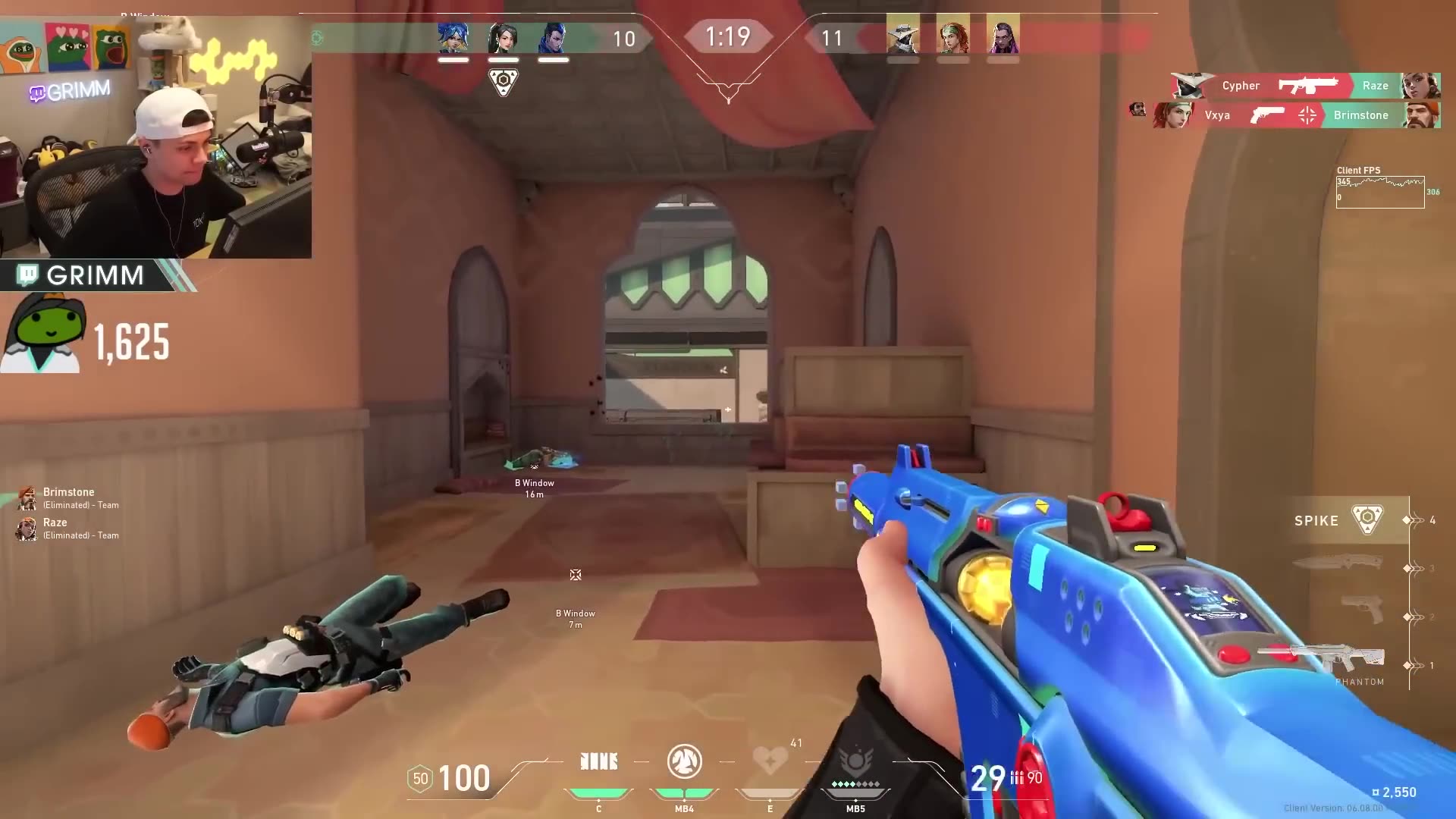Image resolution: width=1456 pixels, height=819 pixels.
Task: Click the health shield badge showing 50
Action: point(422,778)
